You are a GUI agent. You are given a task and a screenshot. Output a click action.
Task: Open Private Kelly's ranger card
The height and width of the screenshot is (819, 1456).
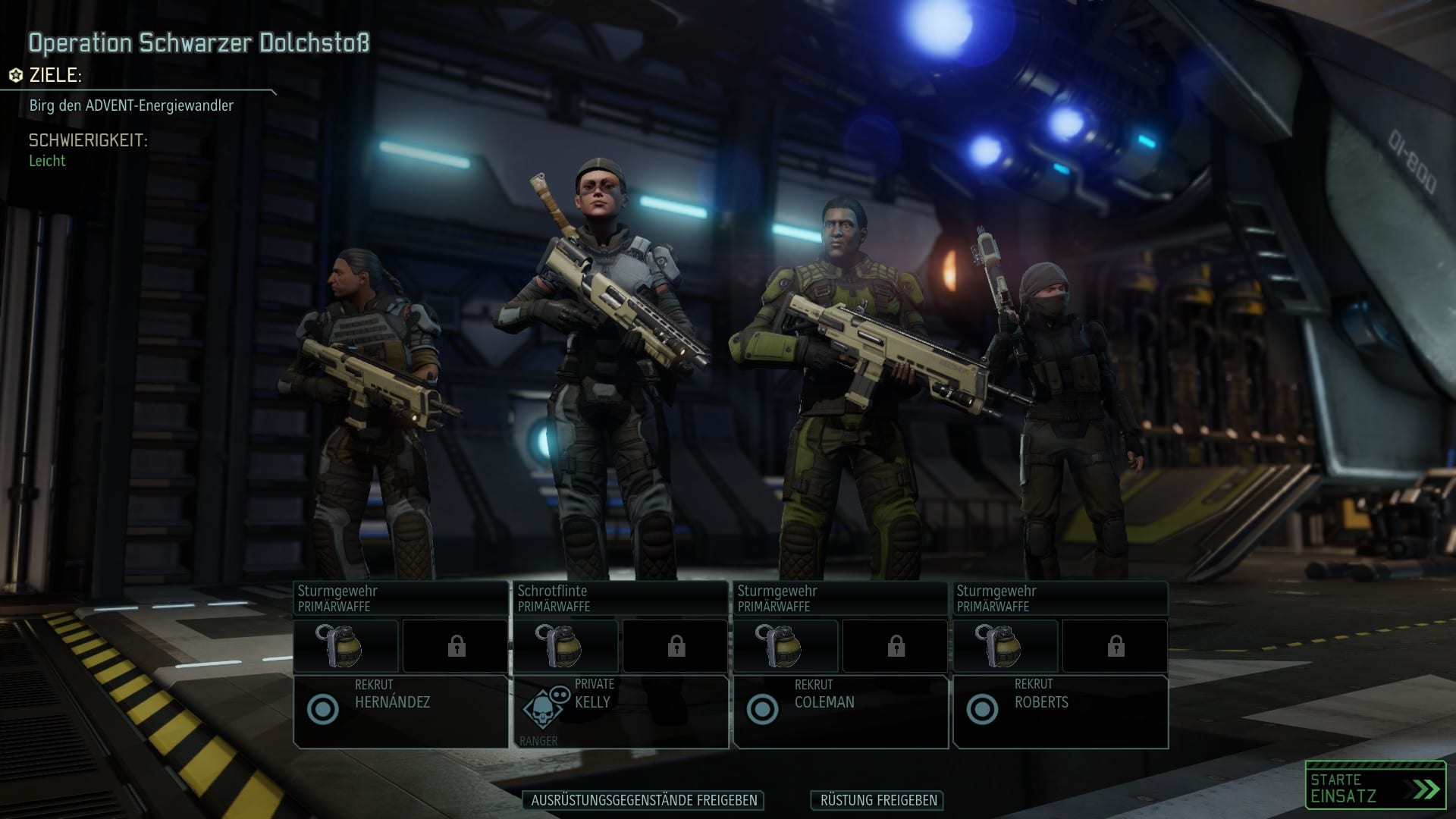coord(620,711)
